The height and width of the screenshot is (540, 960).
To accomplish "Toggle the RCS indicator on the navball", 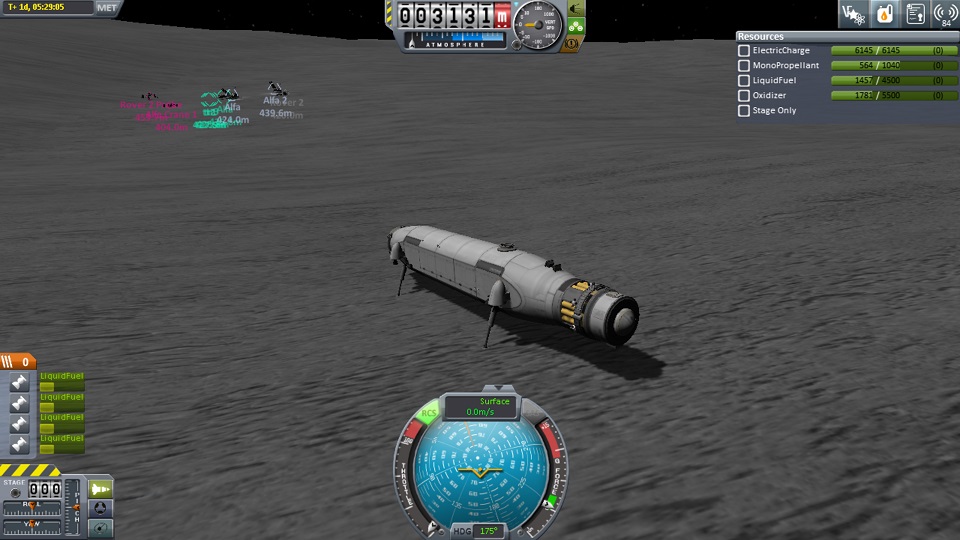I will pos(429,413).
